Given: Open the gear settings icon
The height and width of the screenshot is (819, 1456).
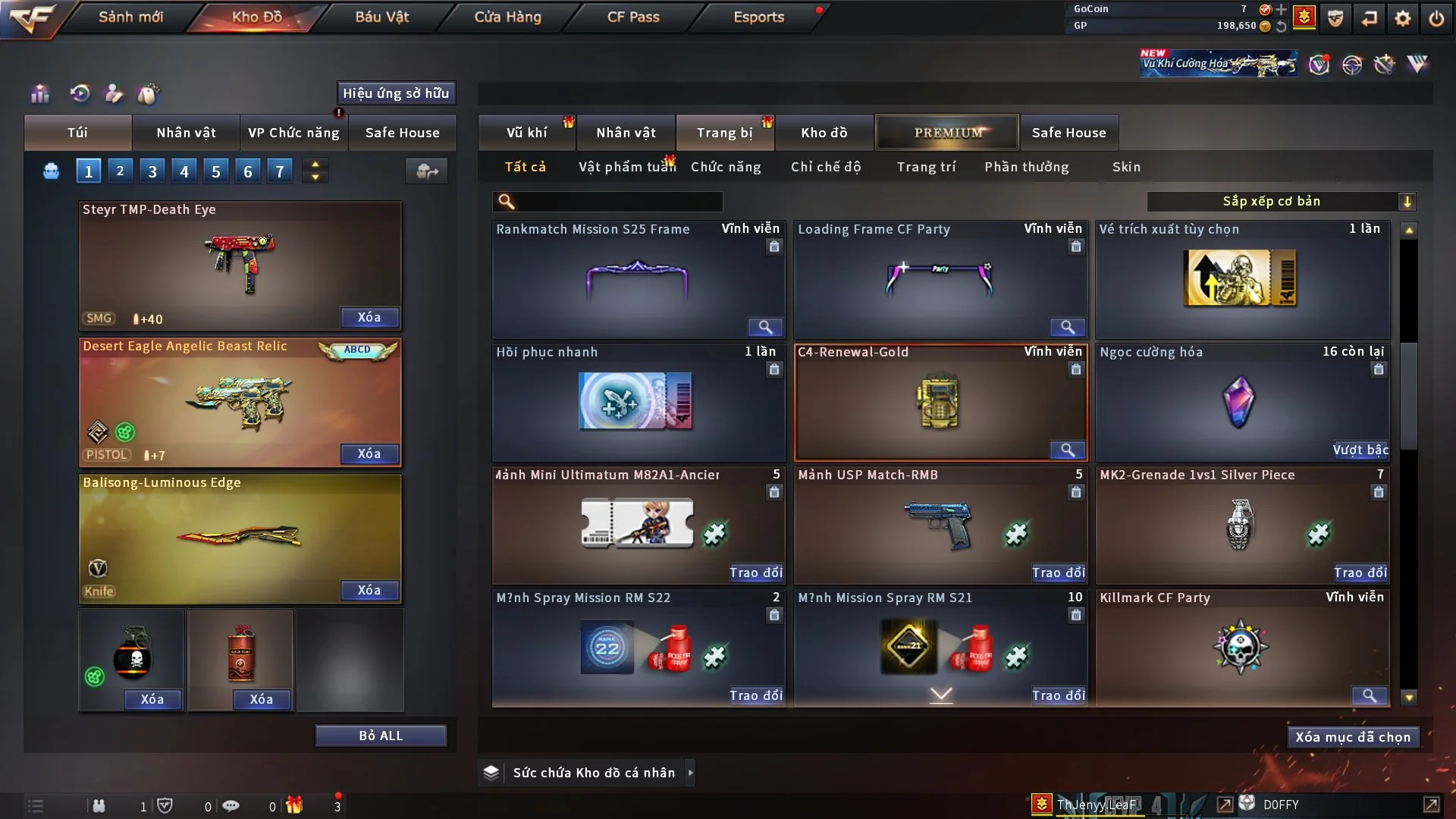Looking at the screenshot, I should coord(1403,18).
